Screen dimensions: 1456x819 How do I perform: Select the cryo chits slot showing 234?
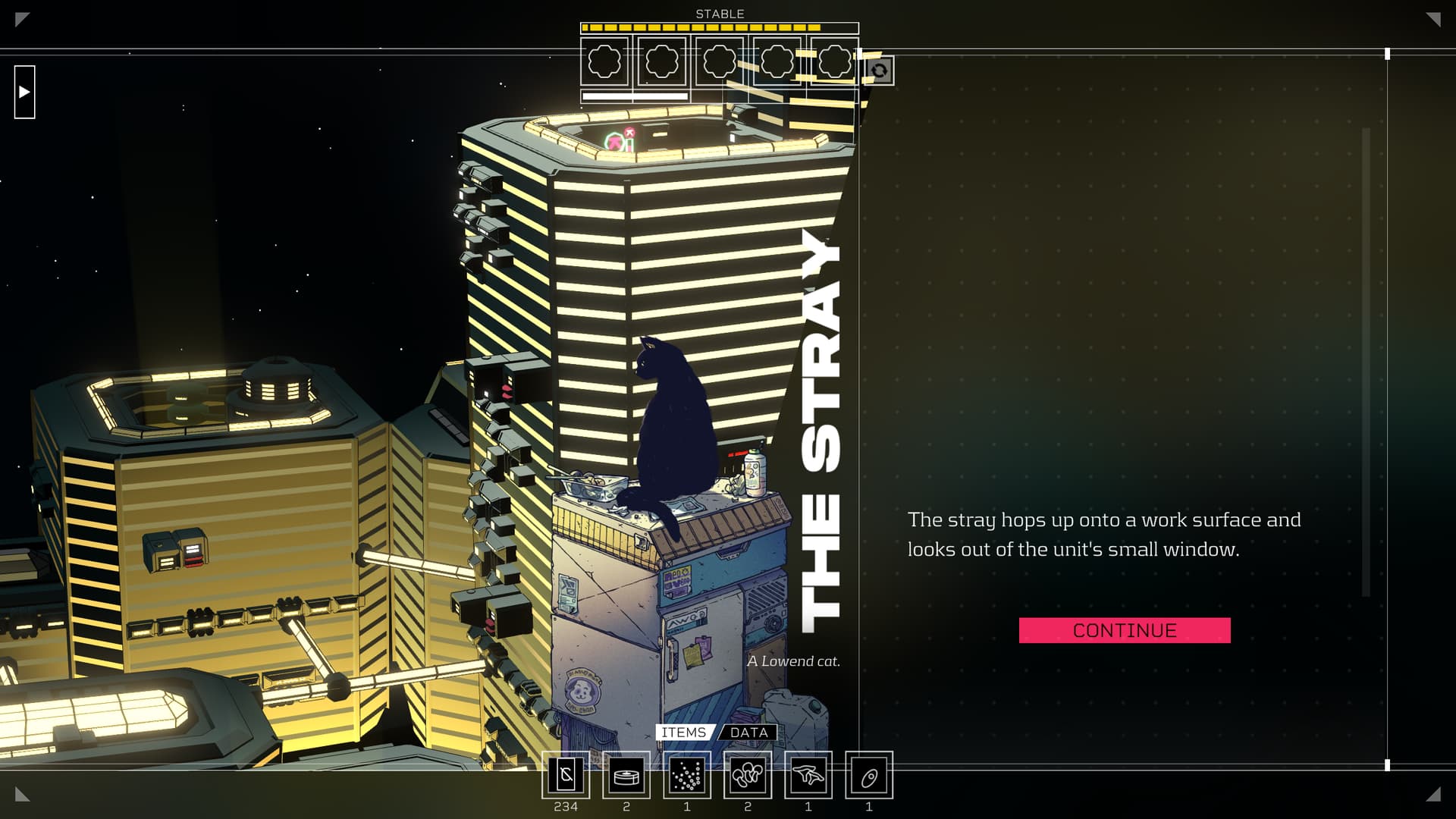[566, 775]
